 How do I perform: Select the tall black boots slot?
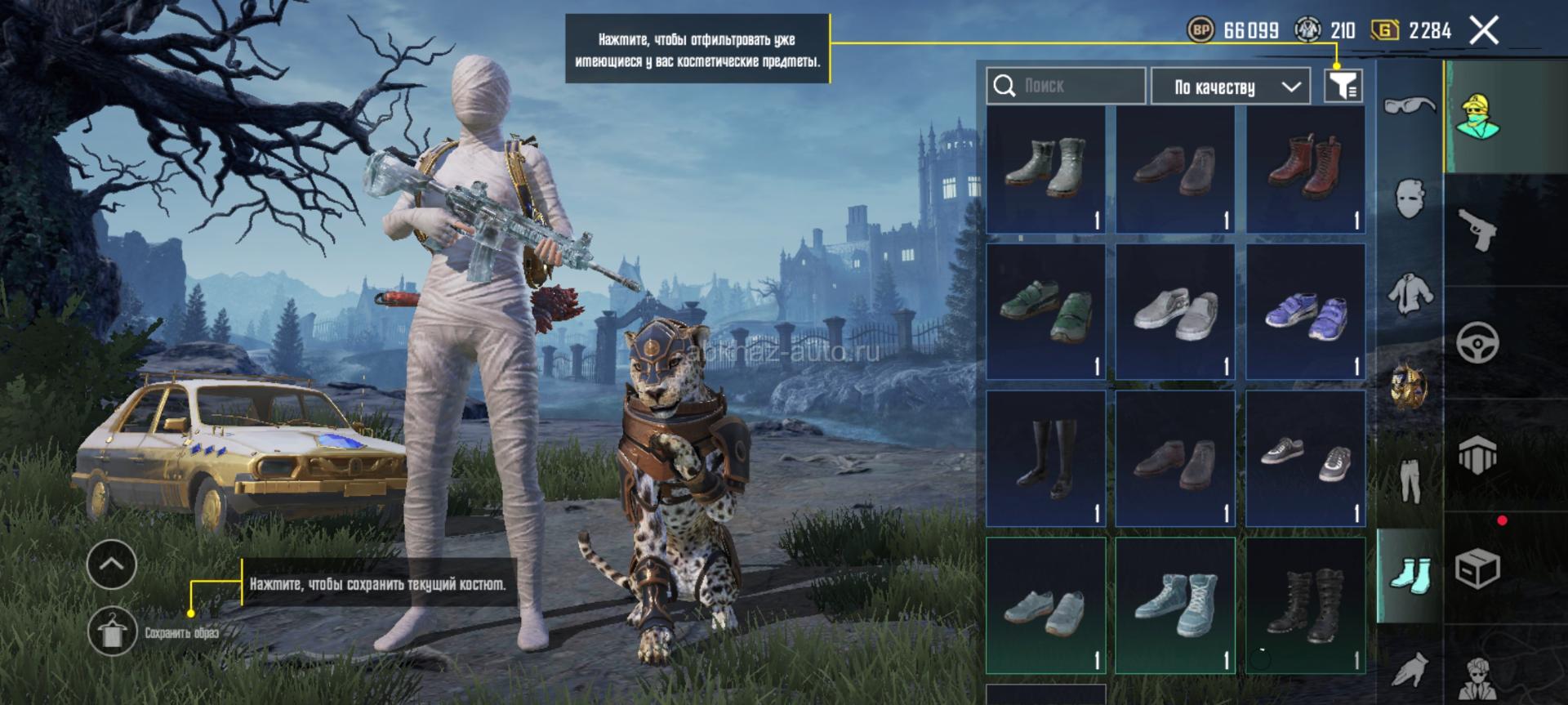click(x=1045, y=458)
